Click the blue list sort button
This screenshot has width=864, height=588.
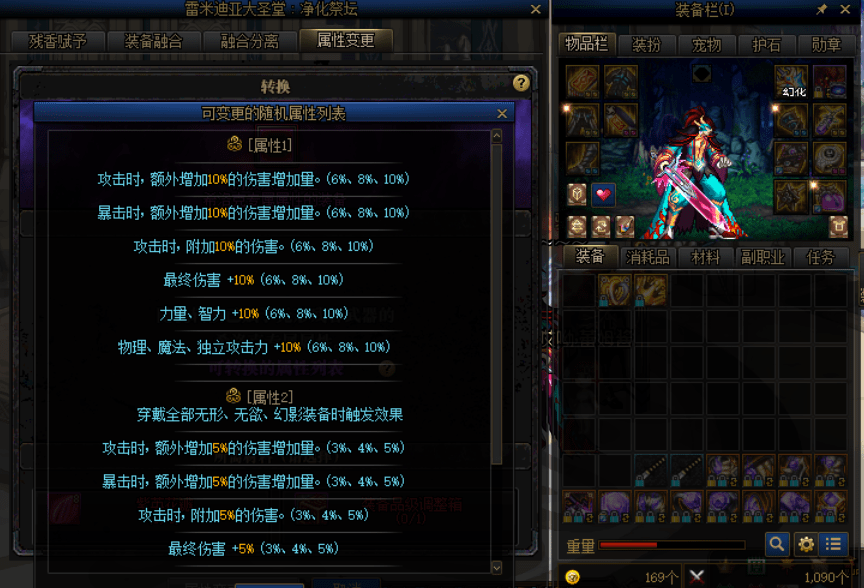tap(833, 545)
